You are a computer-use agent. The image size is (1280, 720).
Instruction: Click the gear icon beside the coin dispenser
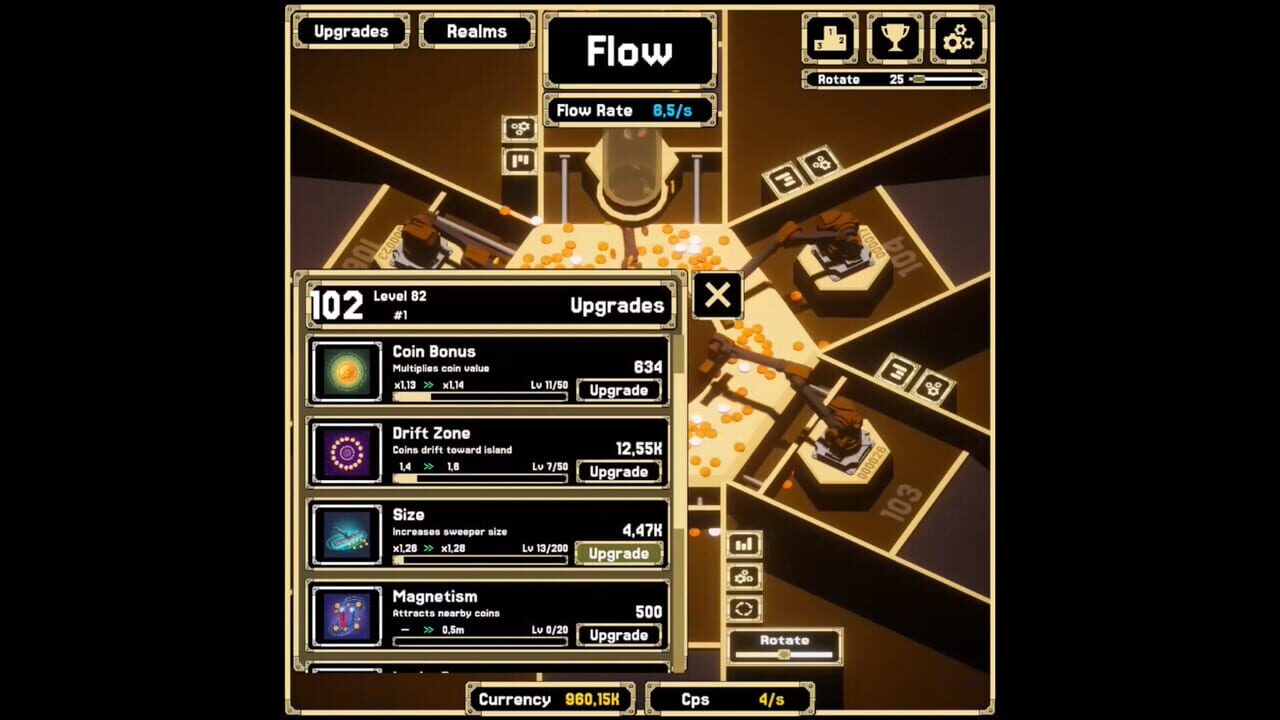tap(520, 128)
